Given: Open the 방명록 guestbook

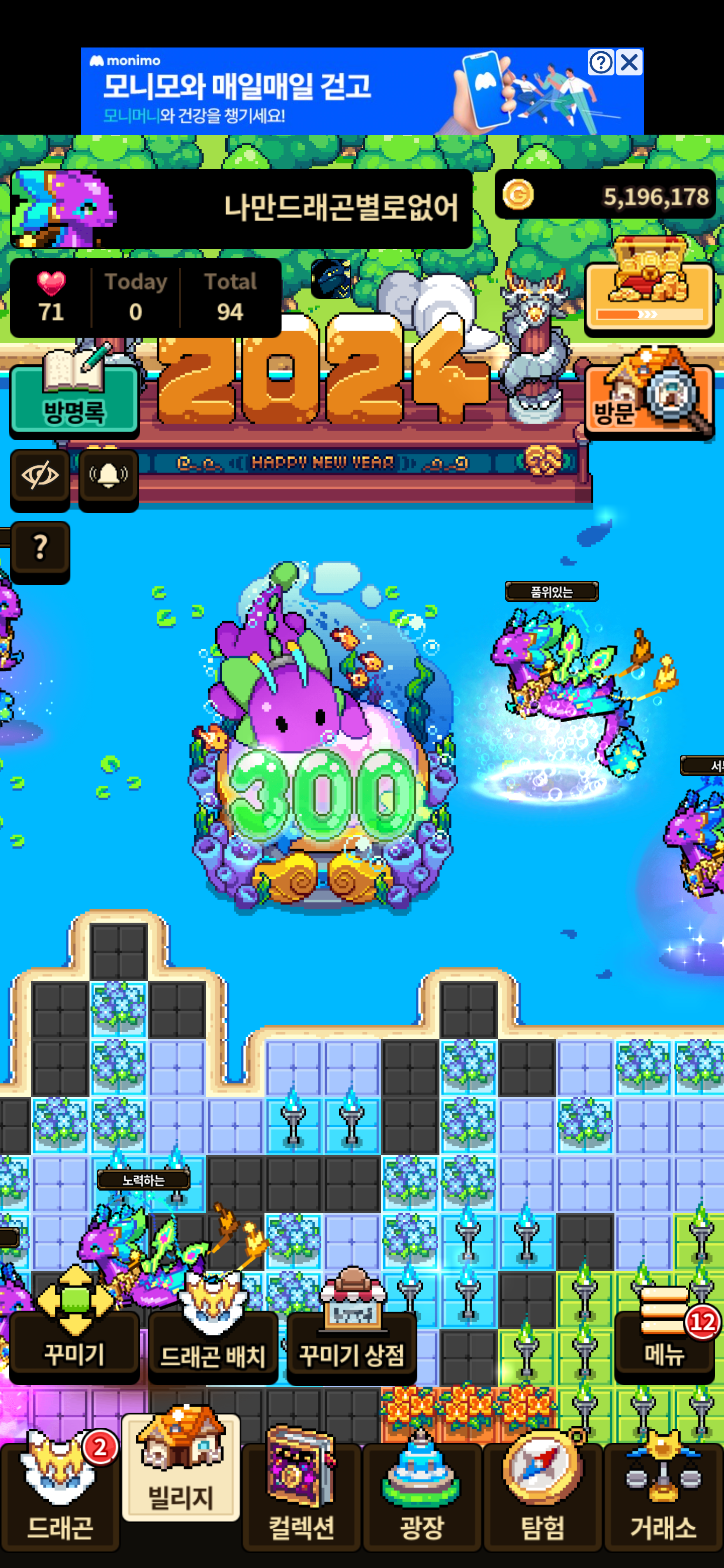Looking at the screenshot, I should tap(74, 396).
